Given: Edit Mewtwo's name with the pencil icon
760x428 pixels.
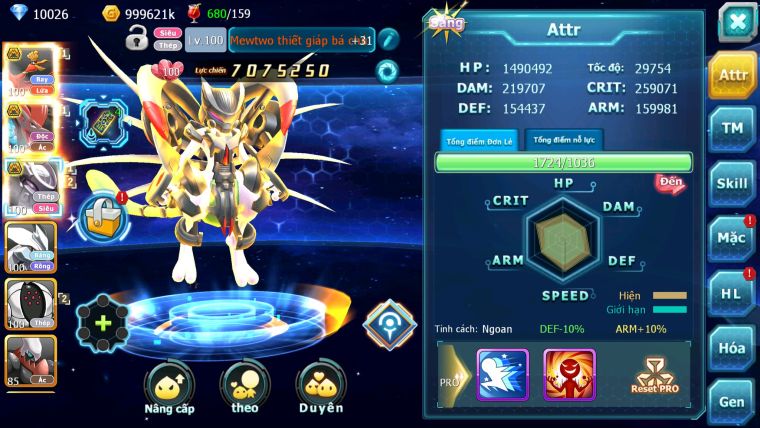Looking at the screenshot, I should (389, 39).
